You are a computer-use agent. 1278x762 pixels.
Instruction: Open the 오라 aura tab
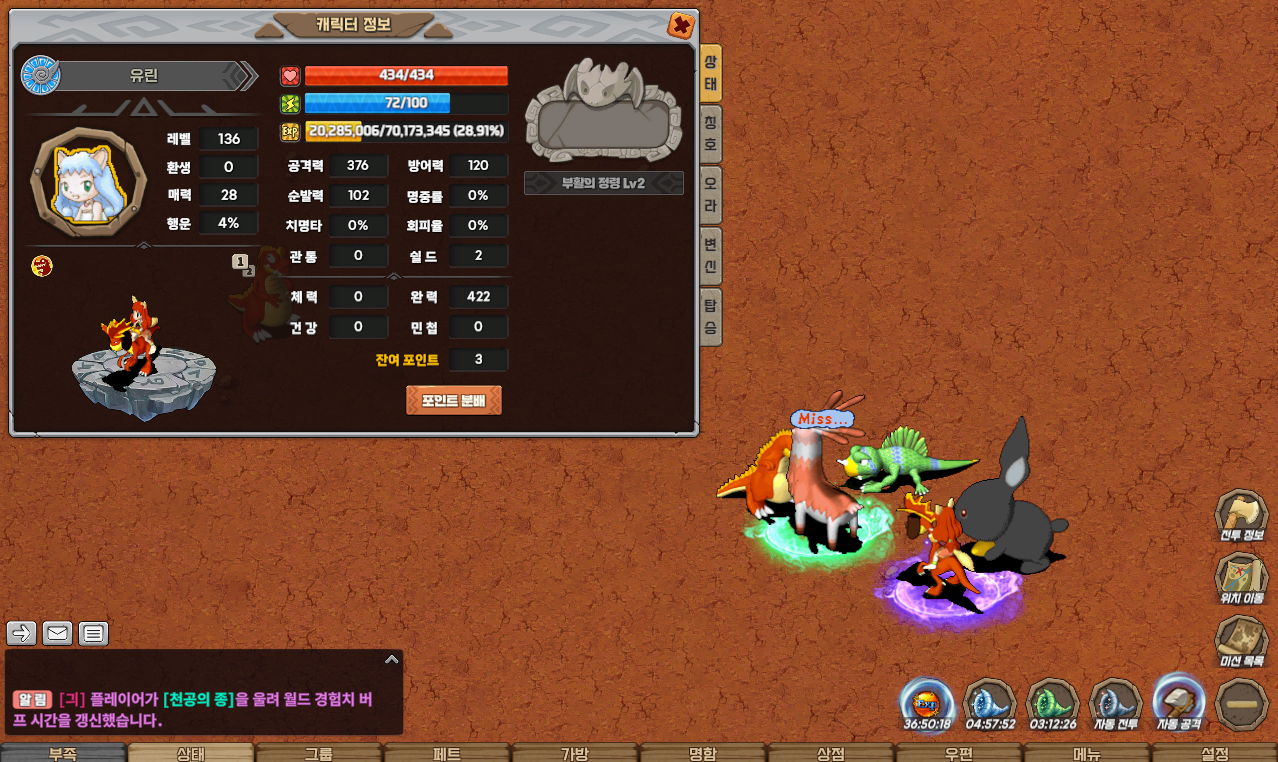[711, 194]
